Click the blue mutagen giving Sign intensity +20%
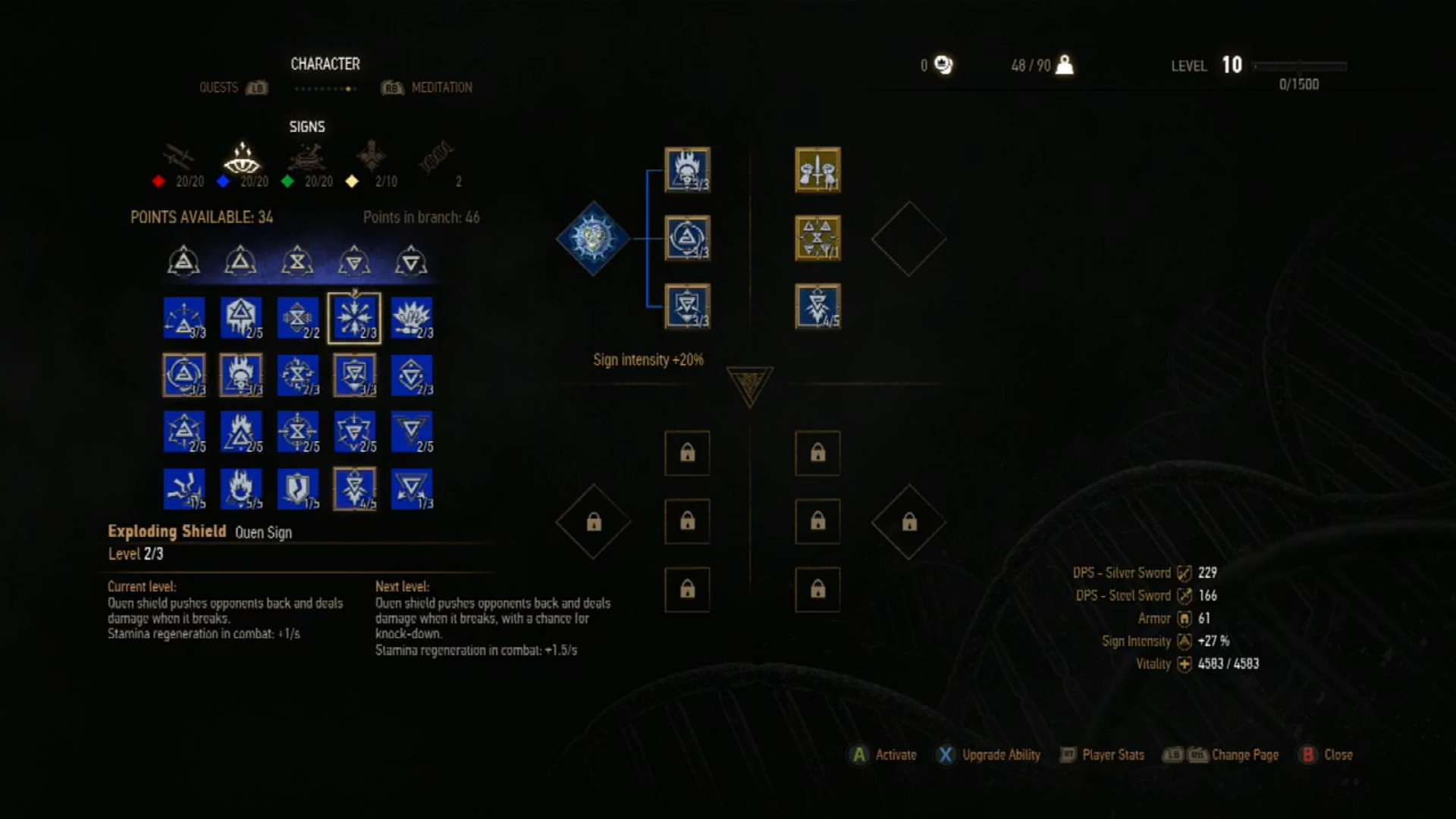 (592, 238)
